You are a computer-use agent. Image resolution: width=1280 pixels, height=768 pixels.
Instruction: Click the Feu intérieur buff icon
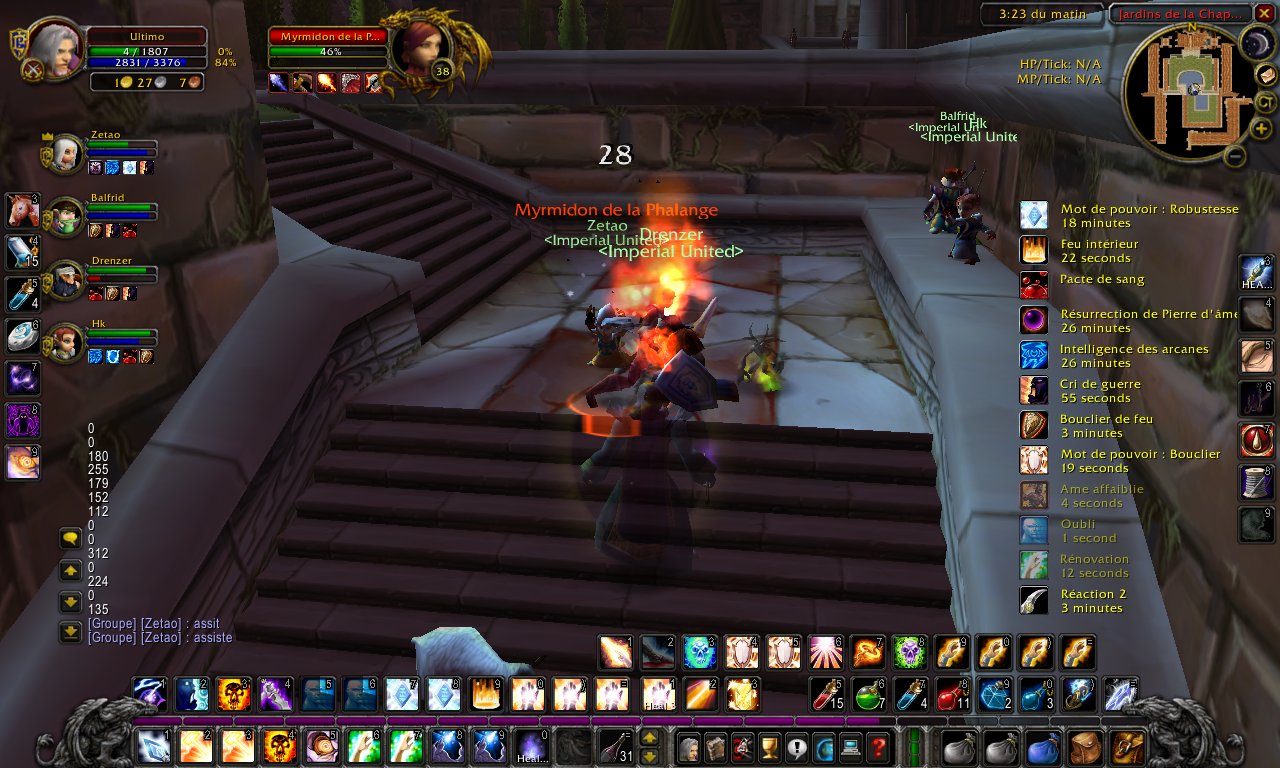(1033, 250)
